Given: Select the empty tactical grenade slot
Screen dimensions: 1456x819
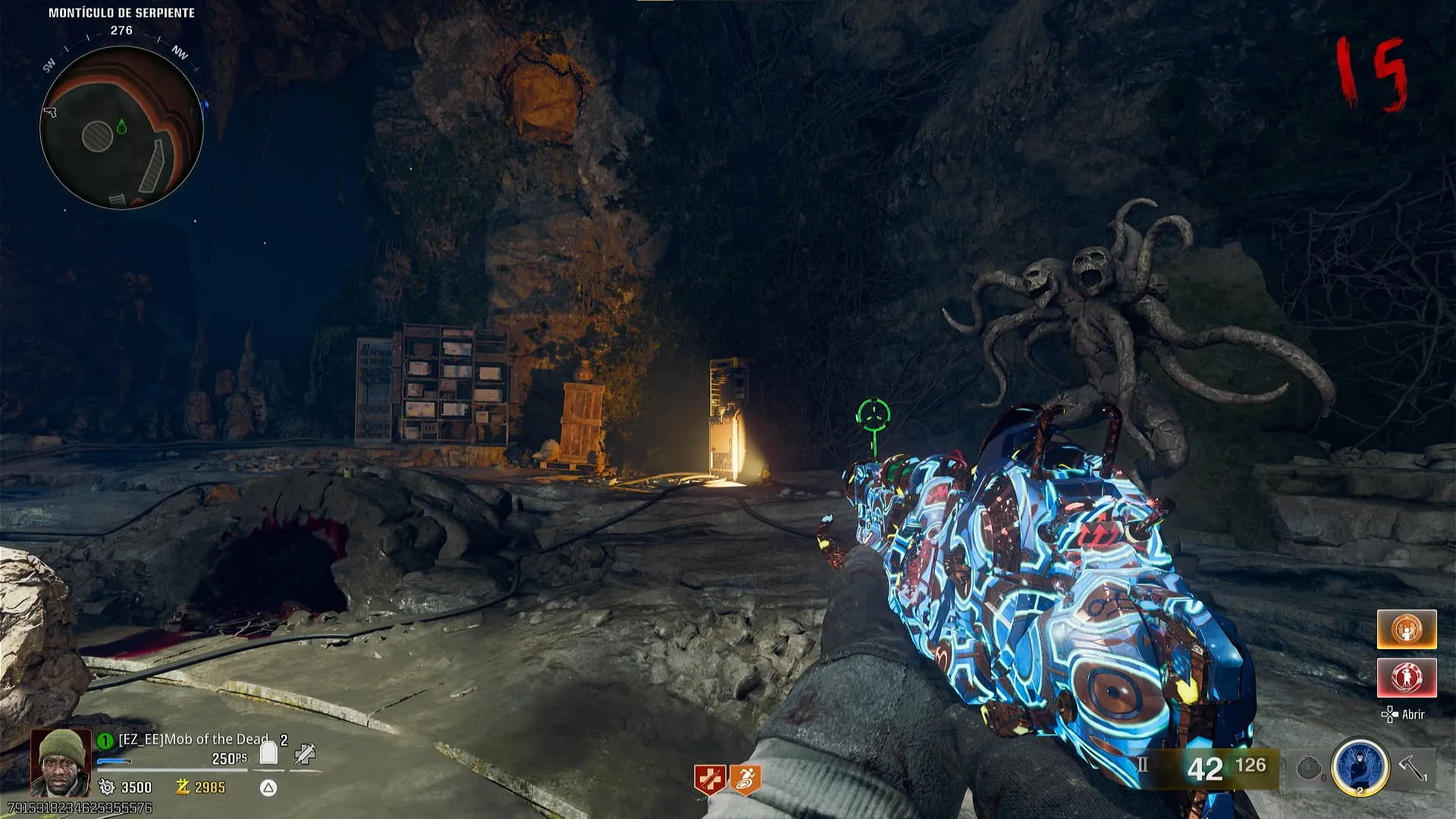Looking at the screenshot, I should coord(1309,768).
